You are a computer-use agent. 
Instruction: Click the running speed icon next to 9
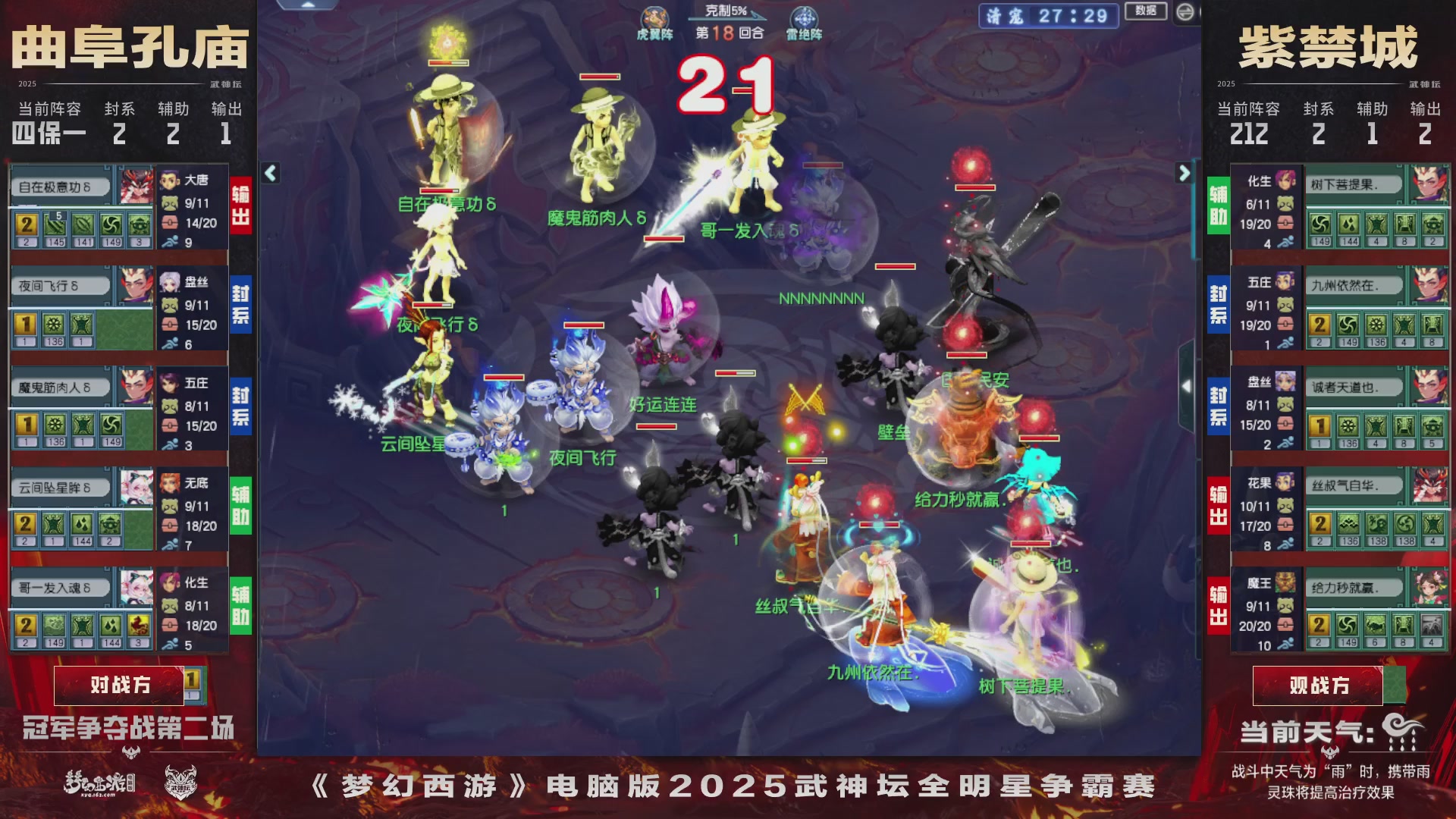coord(170,241)
